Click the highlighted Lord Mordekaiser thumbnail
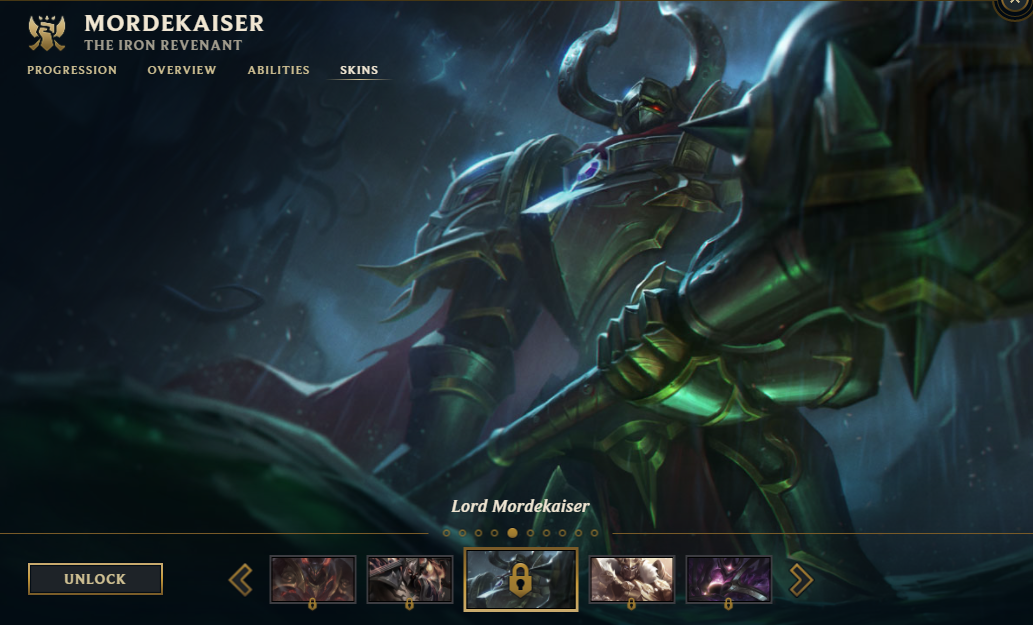Screen dimensions: 1033x625 [521, 579]
